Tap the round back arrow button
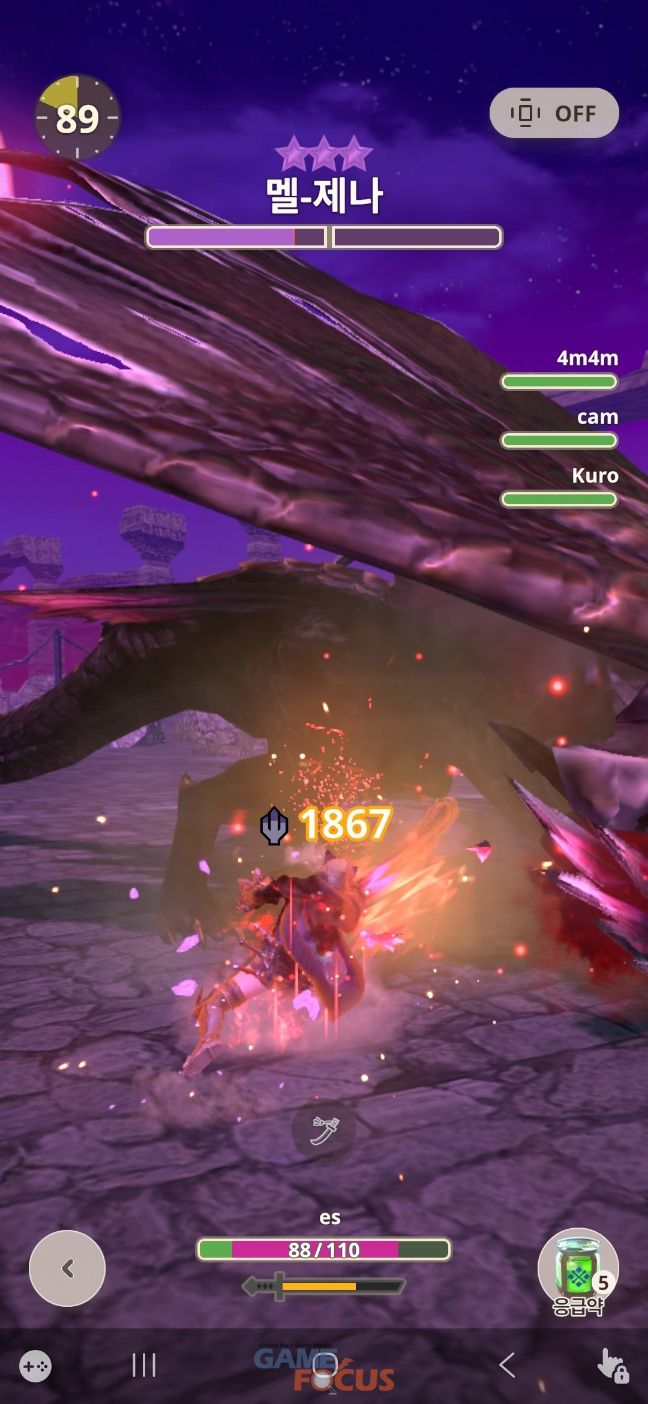Image resolution: width=648 pixels, height=1404 pixels. tap(67, 1268)
